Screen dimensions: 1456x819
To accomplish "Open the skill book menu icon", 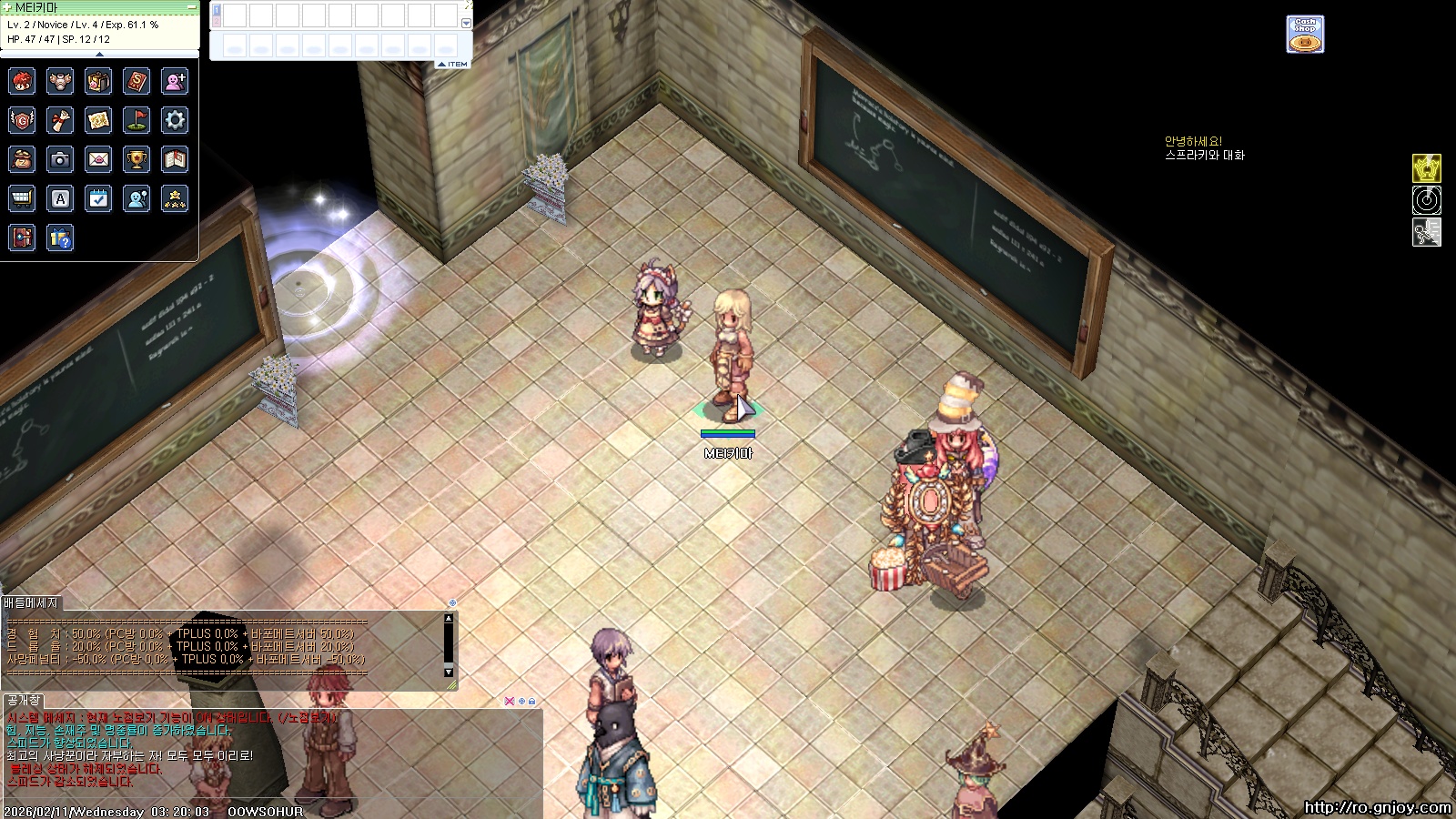I will tap(136, 81).
